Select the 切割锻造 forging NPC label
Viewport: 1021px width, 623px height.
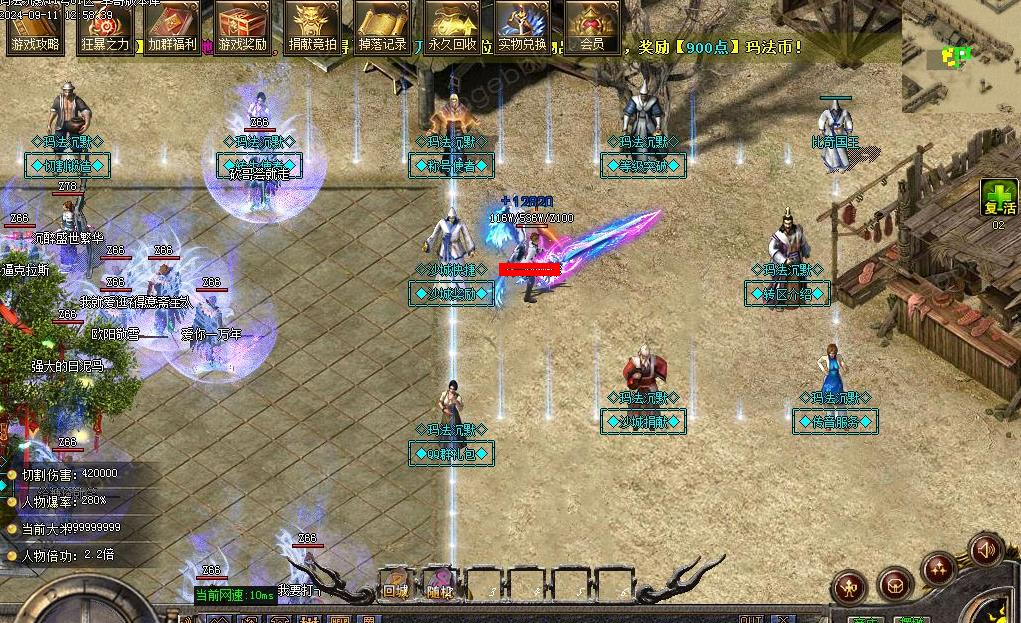[68, 165]
